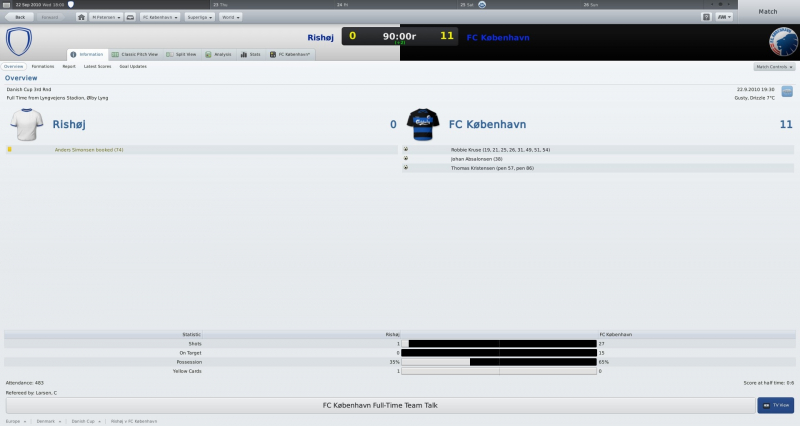Open the Goal Updates sub-tab

133,66
